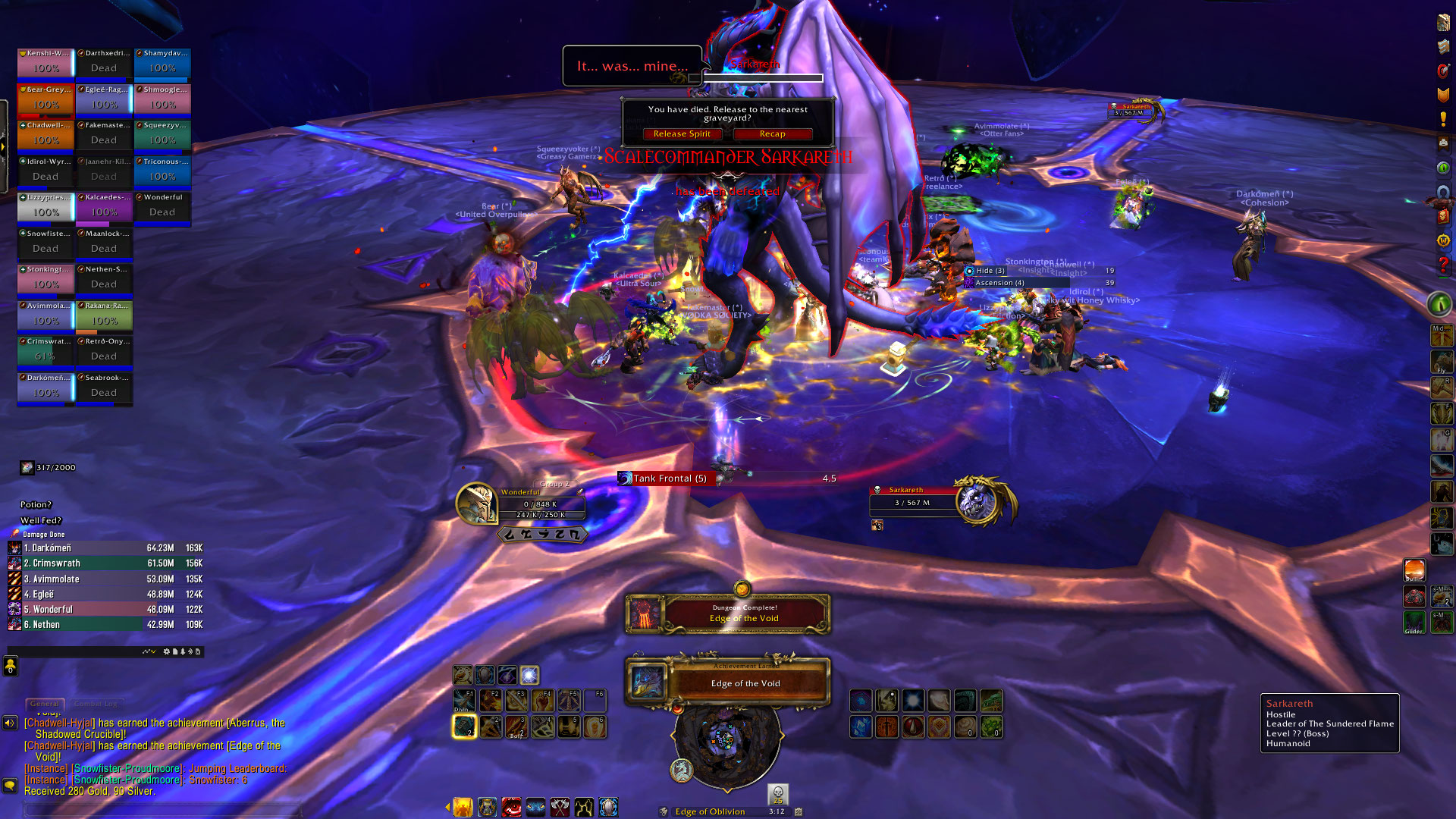
Task: Select Shamydav's raid frame
Action: [162, 63]
